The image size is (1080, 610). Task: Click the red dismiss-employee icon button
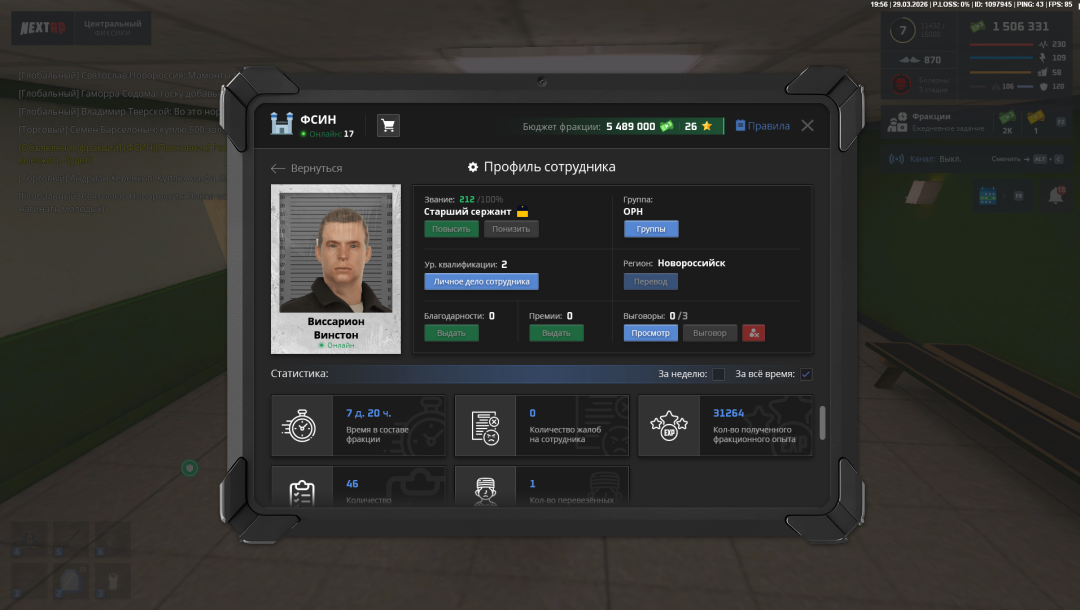753,333
